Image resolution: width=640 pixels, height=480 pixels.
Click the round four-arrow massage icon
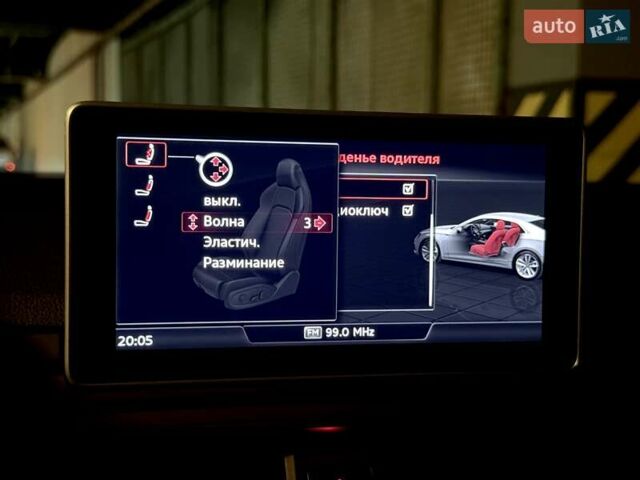[216, 169]
